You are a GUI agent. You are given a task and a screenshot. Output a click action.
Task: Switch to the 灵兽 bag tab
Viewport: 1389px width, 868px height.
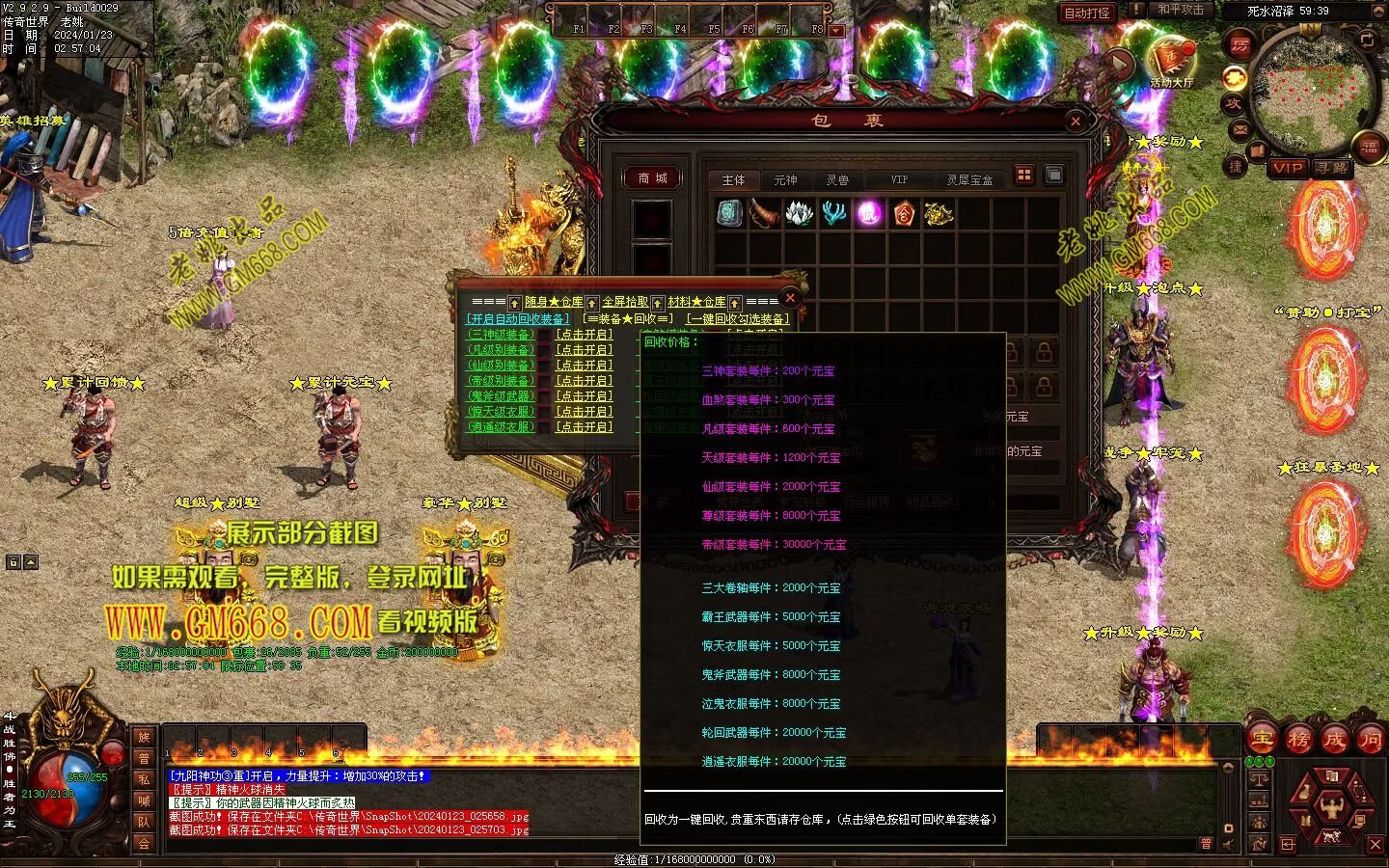click(837, 180)
